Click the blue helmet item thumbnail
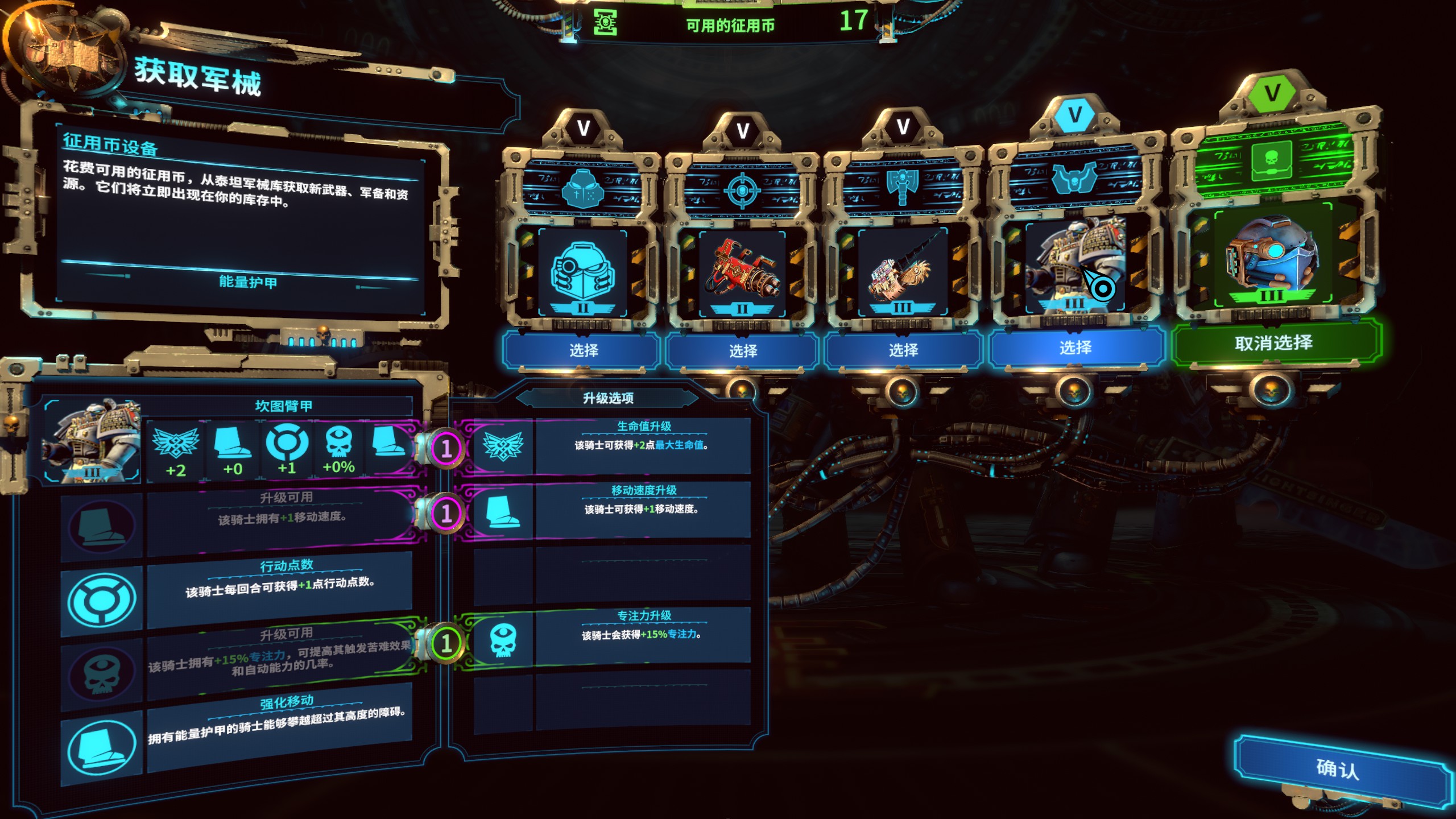Image resolution: width=1456 pixels, height=819 pixels. 582,273
